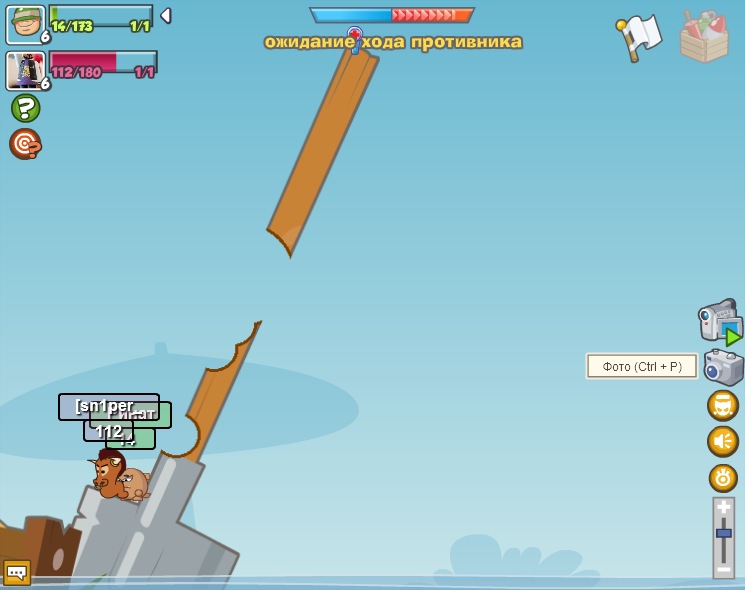Start video recording with the camcorder icon
The height and width of the screenshot is (590, 745).
[720, 322]
